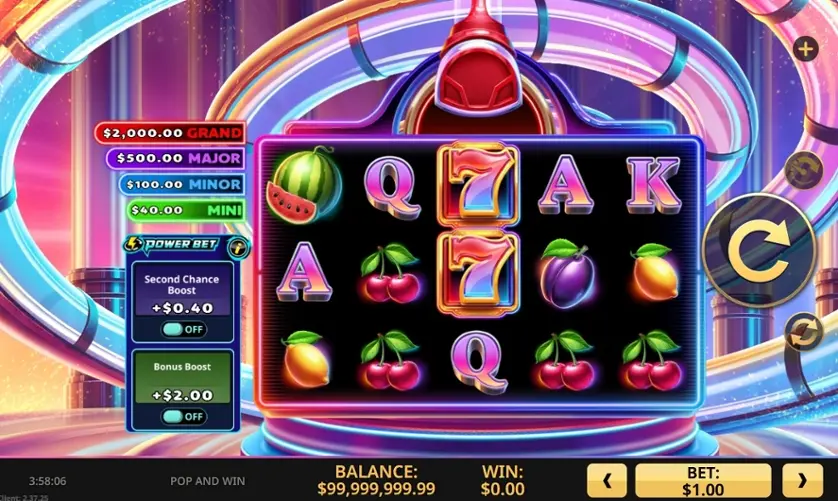Toggle the Second Chance Boost switch
This screenshot has width=838, height=501.
click(x=183, y=329)
